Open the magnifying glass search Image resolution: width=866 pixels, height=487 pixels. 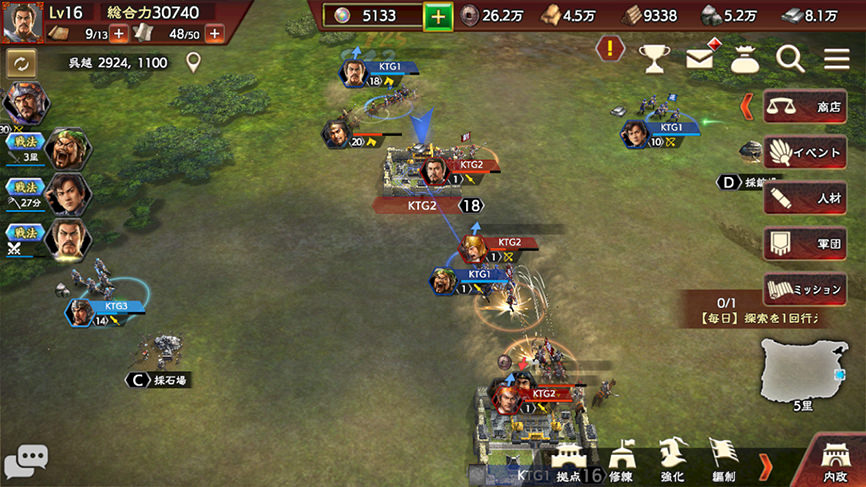[x=790, y=59]
